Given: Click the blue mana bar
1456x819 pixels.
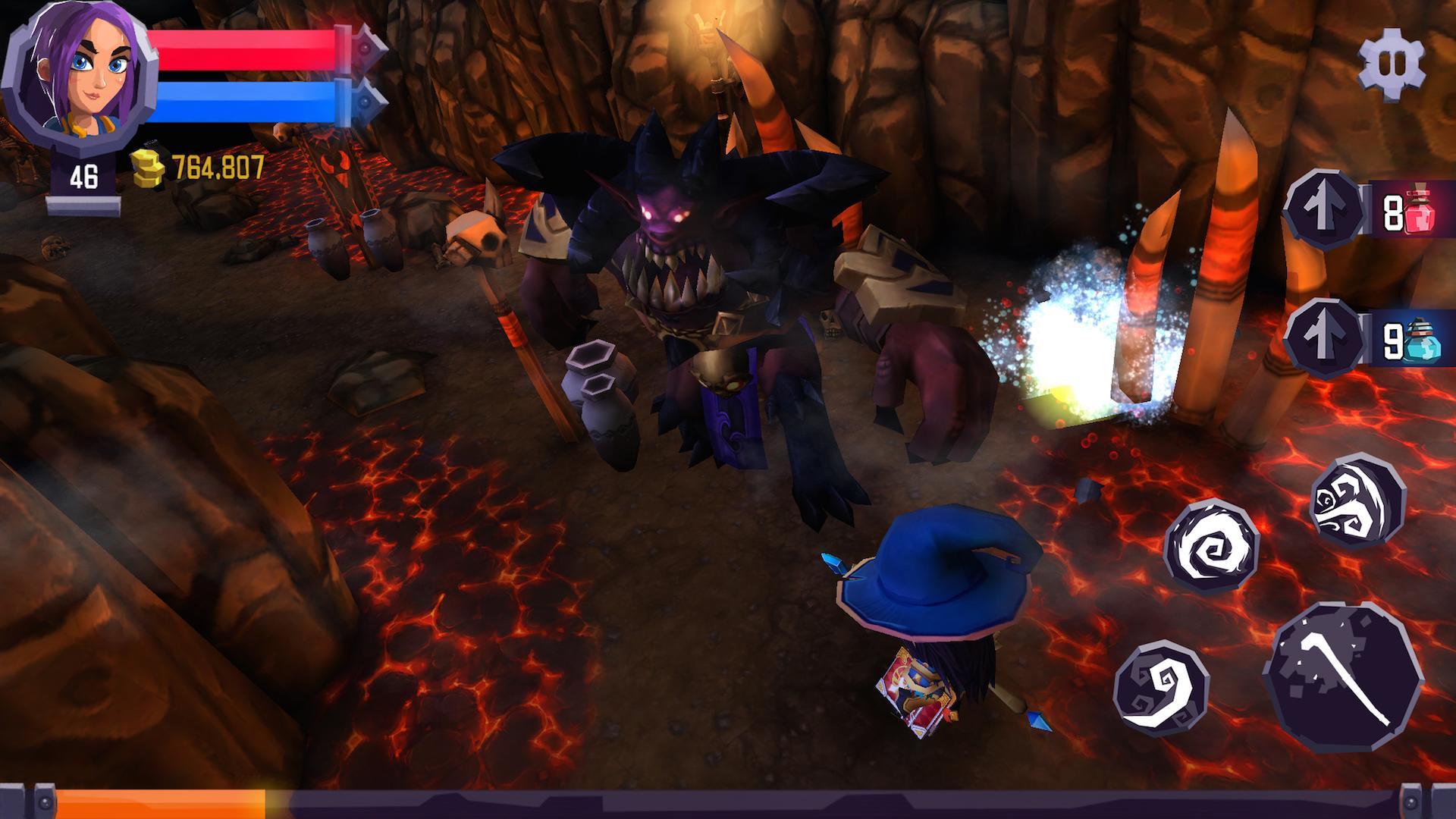Looking at the screenshot, I should pos(243,102).
